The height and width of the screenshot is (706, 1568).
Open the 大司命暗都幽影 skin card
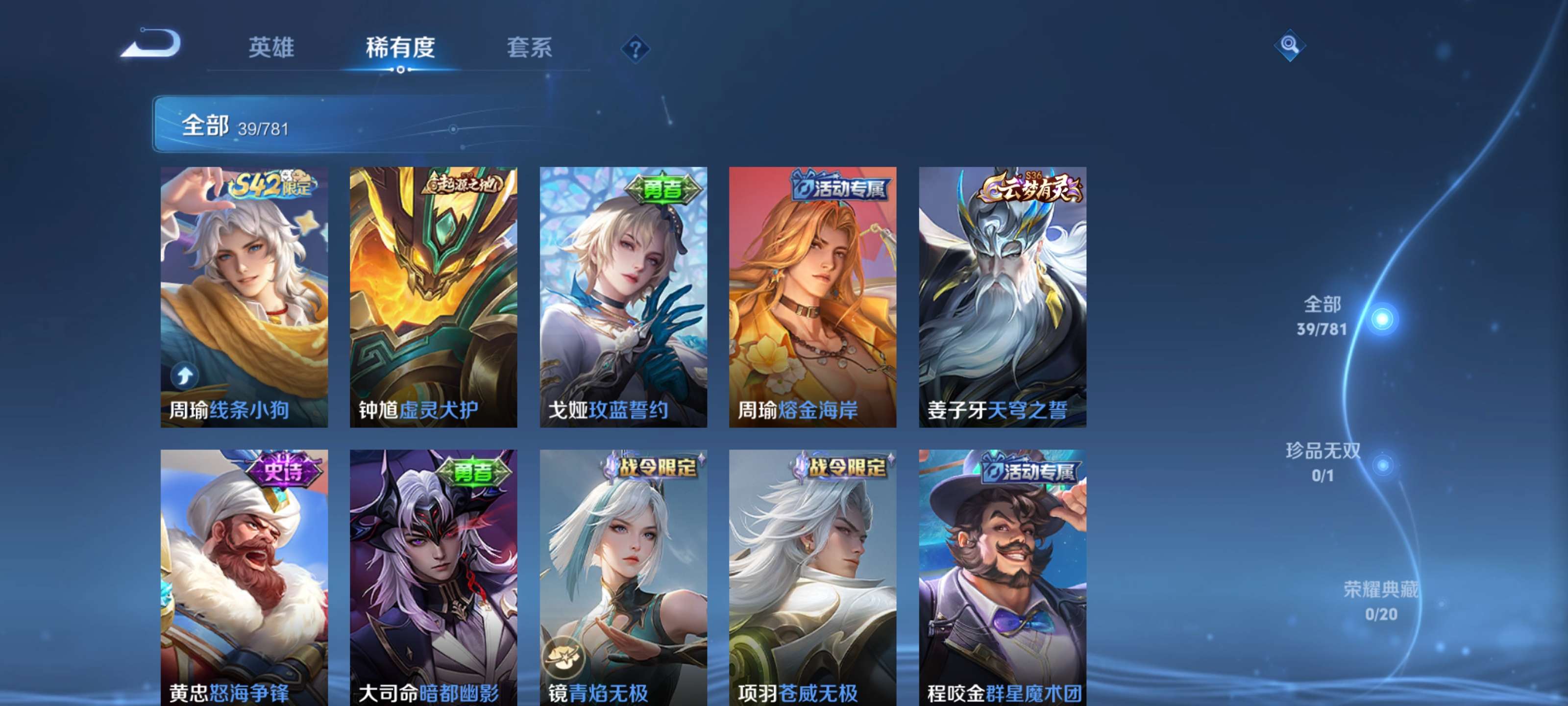point(432,579)
